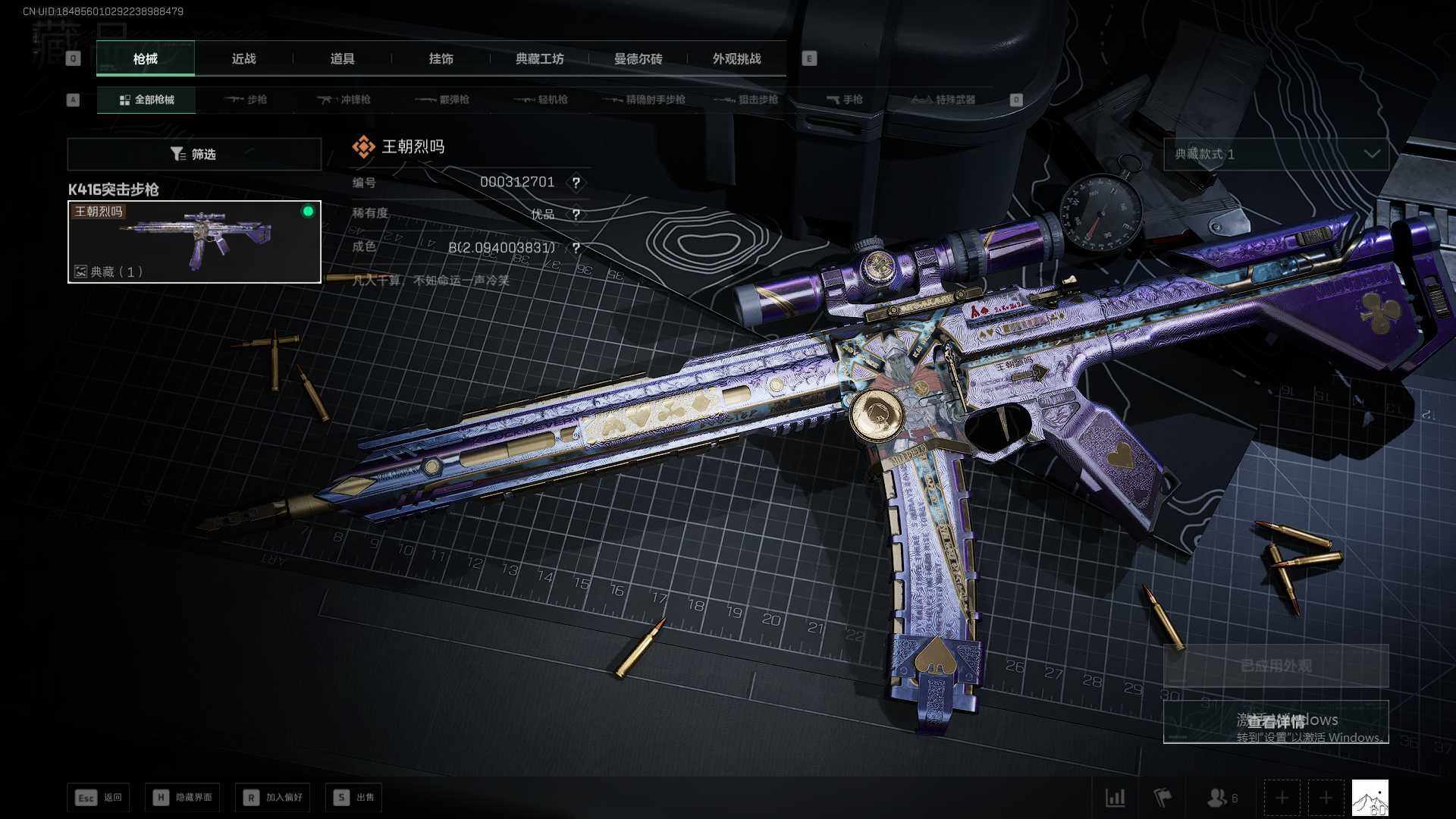1456x819 pixels.
Task: Select the 挂饰 charms tab
Action: [441, 58]
